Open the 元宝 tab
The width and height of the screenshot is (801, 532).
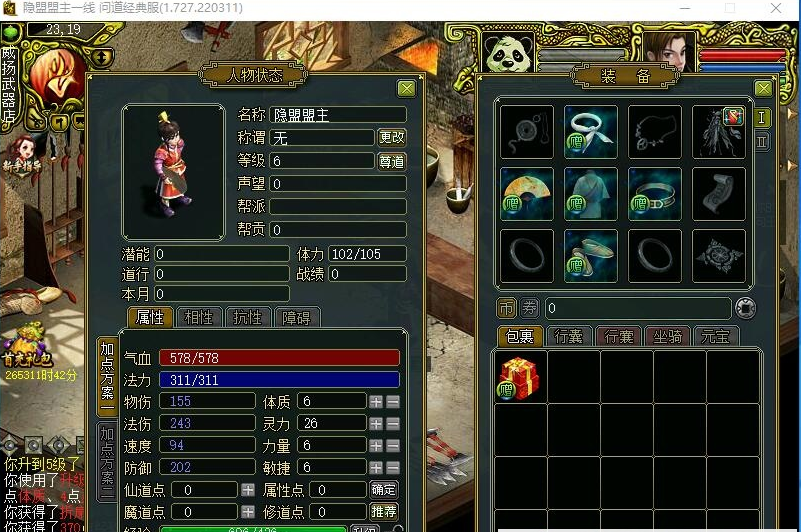point(717,337)
